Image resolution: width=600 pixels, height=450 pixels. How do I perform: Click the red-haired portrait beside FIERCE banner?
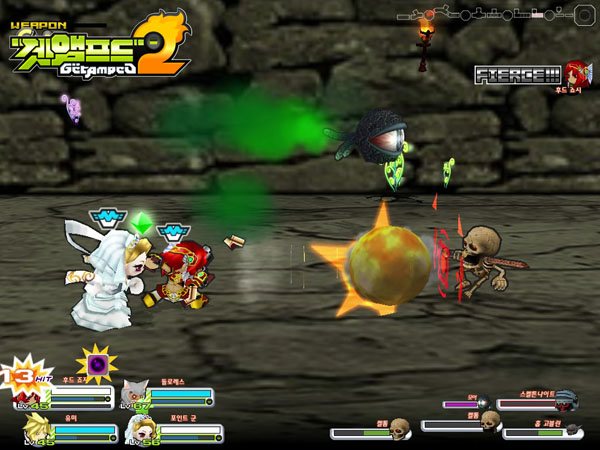[575, 72]
